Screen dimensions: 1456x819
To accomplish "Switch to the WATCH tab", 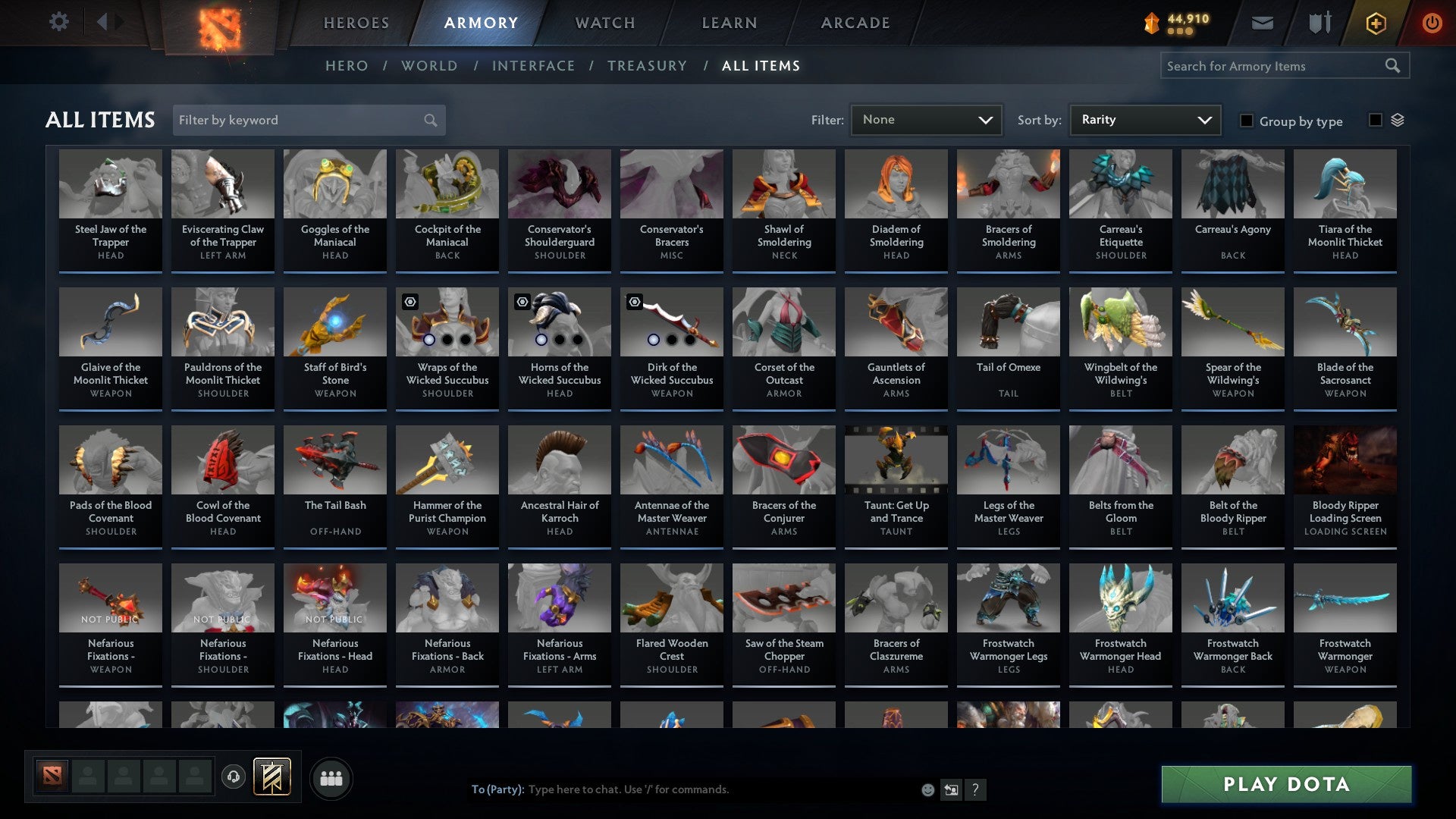I will pyautogui.click(x=604, y=23).
